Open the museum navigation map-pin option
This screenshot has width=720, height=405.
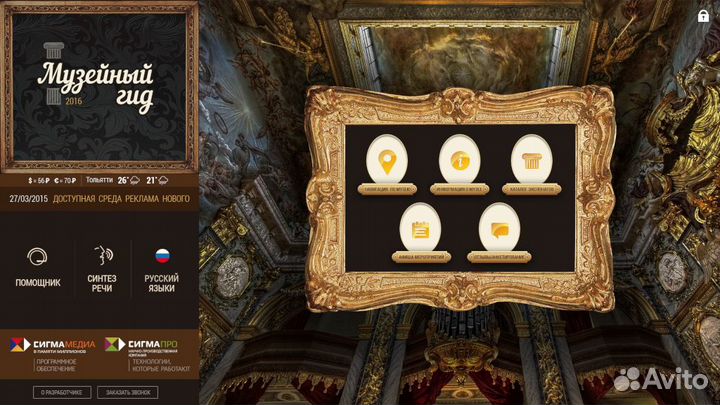click(385, 161)
